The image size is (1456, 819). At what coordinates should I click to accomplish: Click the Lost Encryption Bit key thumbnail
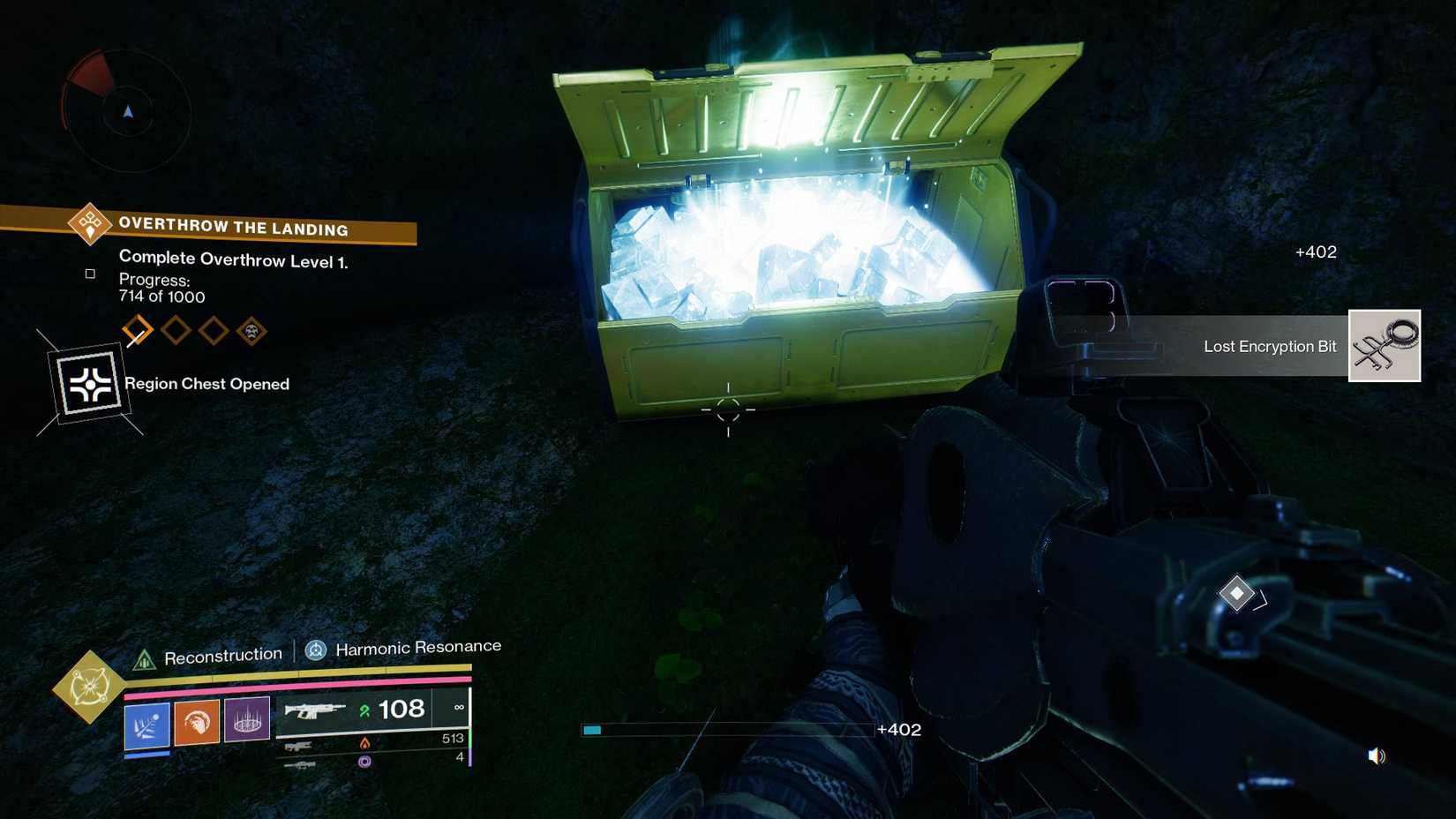tap(1384, 346)
